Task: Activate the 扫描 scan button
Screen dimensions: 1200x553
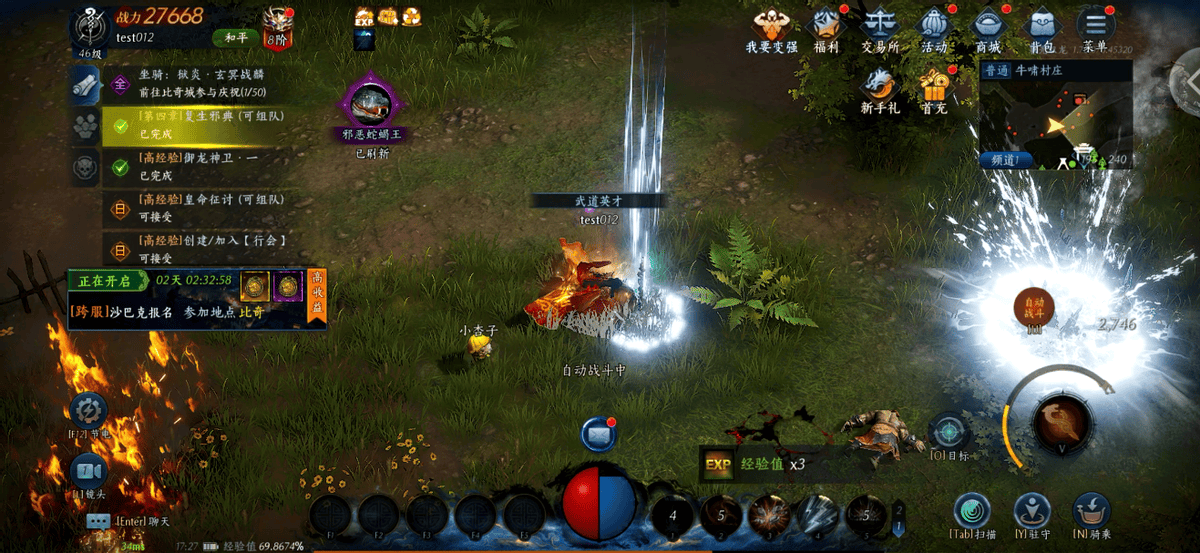Action: (x=971, y=512)
